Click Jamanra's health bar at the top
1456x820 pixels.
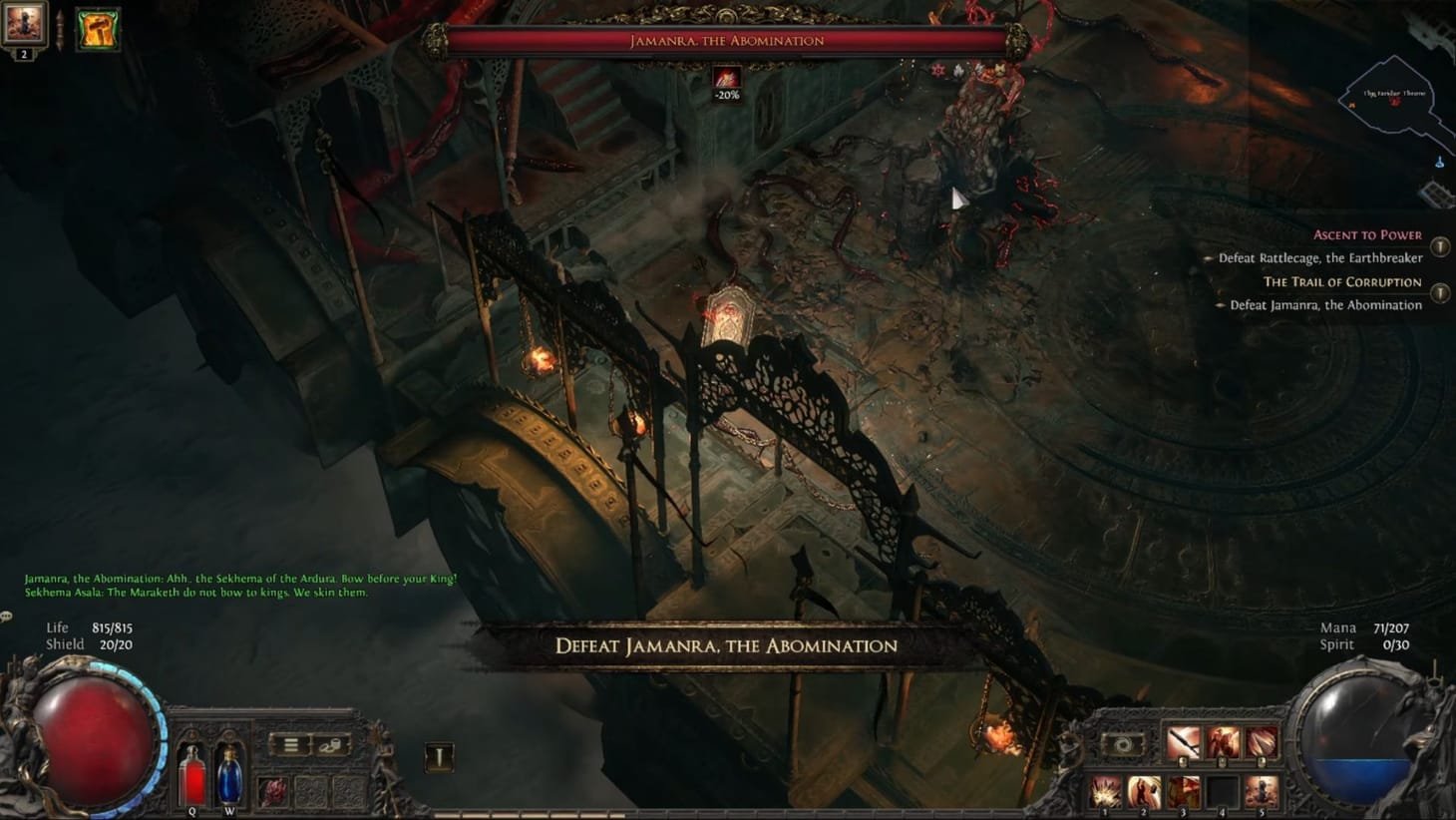[726, 41]
